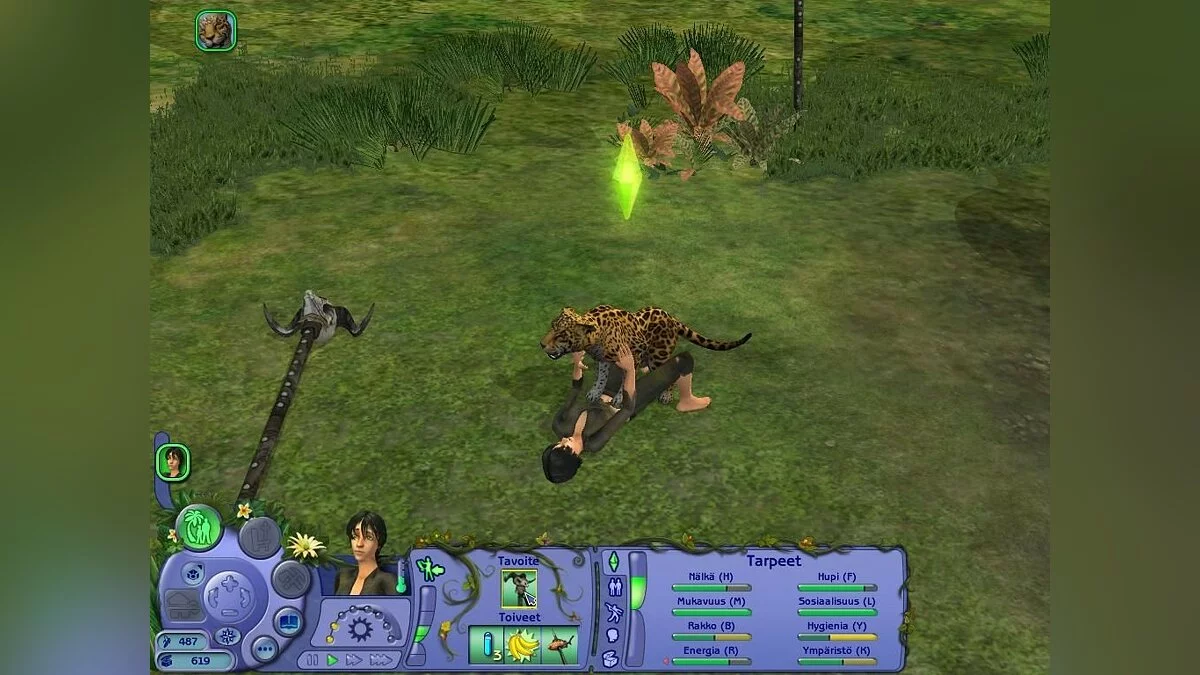
Task: Open the storybook button
Action: (290, 621)
